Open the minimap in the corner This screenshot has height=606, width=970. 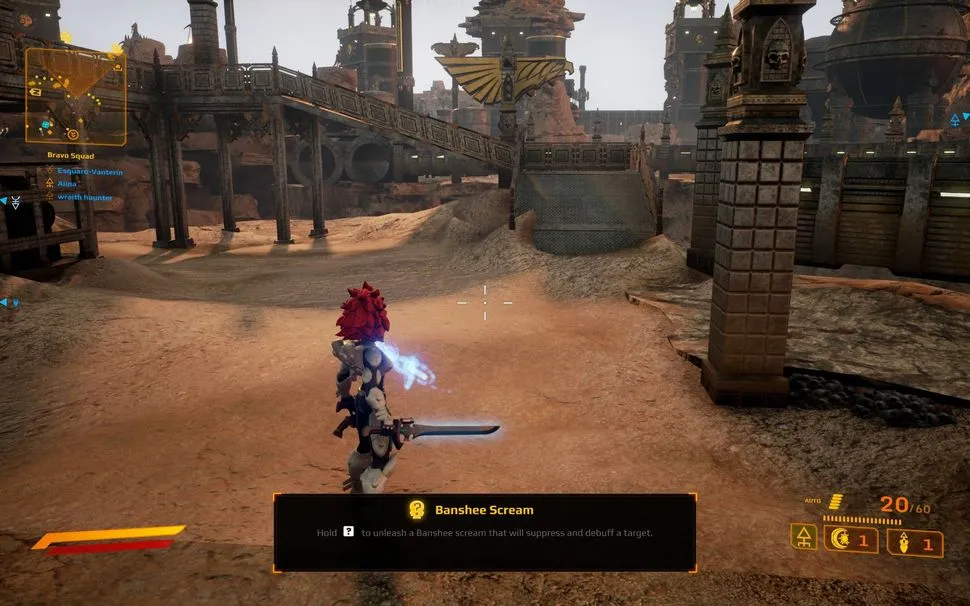point(76,96)
